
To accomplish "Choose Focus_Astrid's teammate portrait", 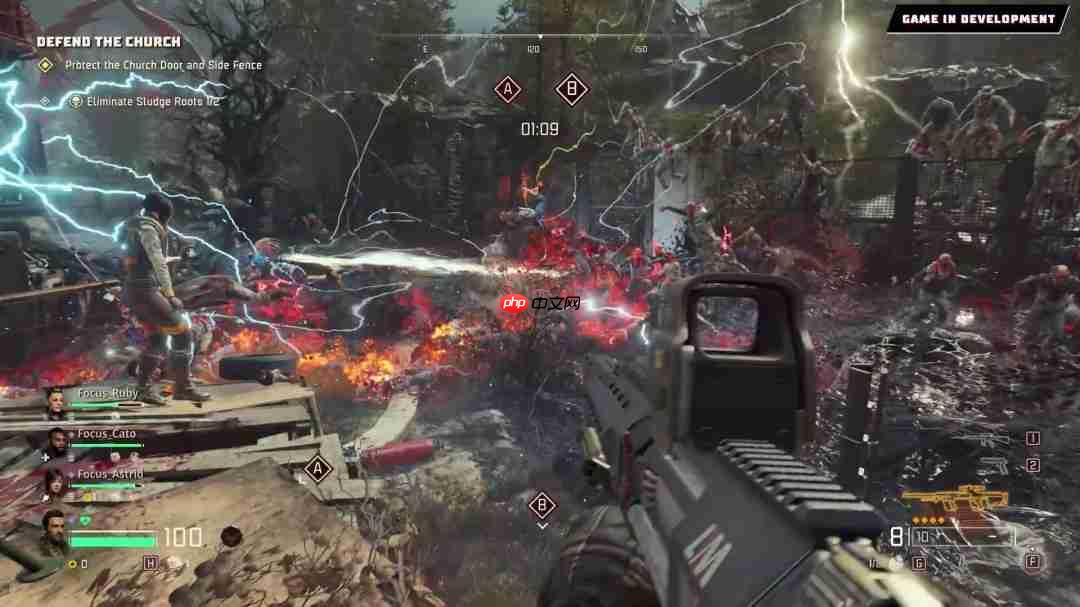I will [x=56, y=482].
